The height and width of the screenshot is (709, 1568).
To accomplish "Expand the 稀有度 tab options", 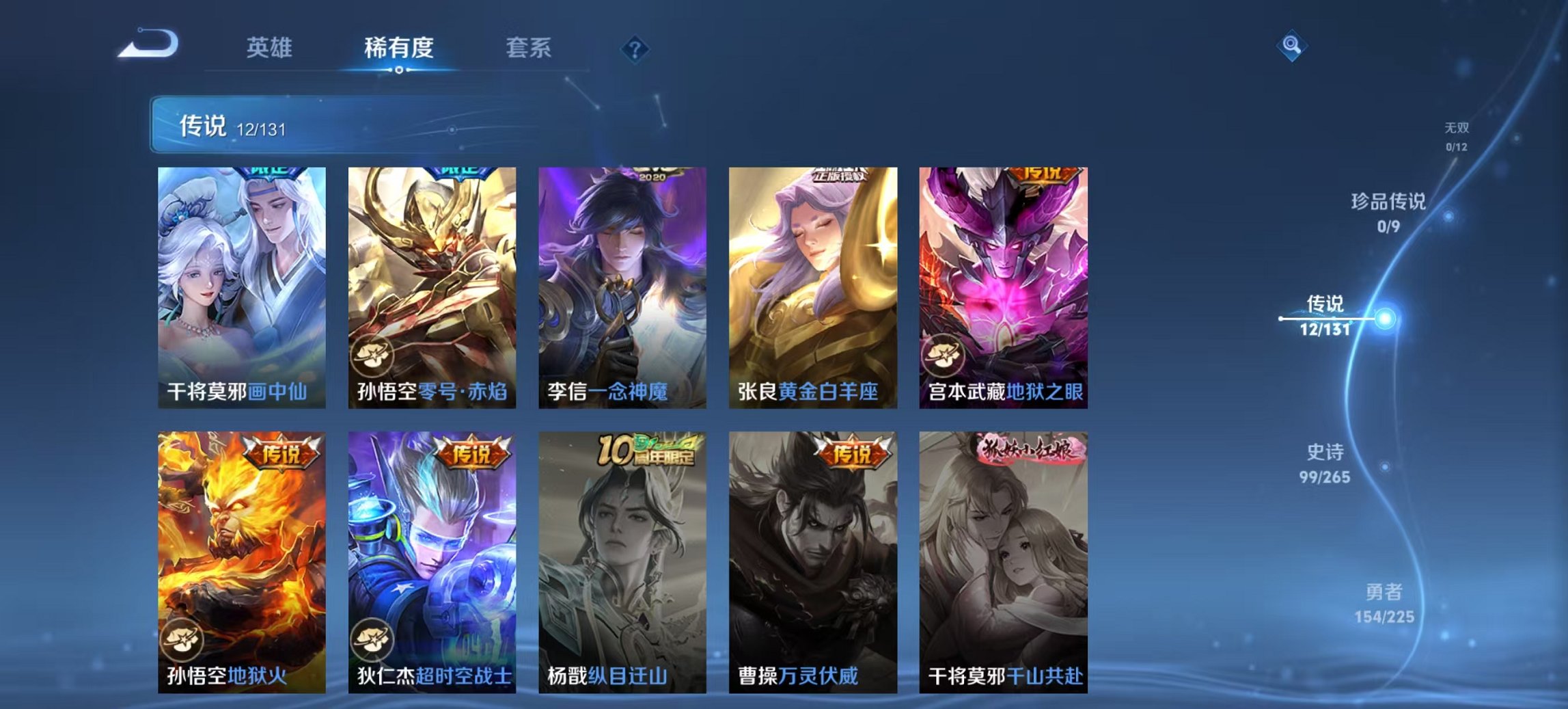I will pos(399,48).
